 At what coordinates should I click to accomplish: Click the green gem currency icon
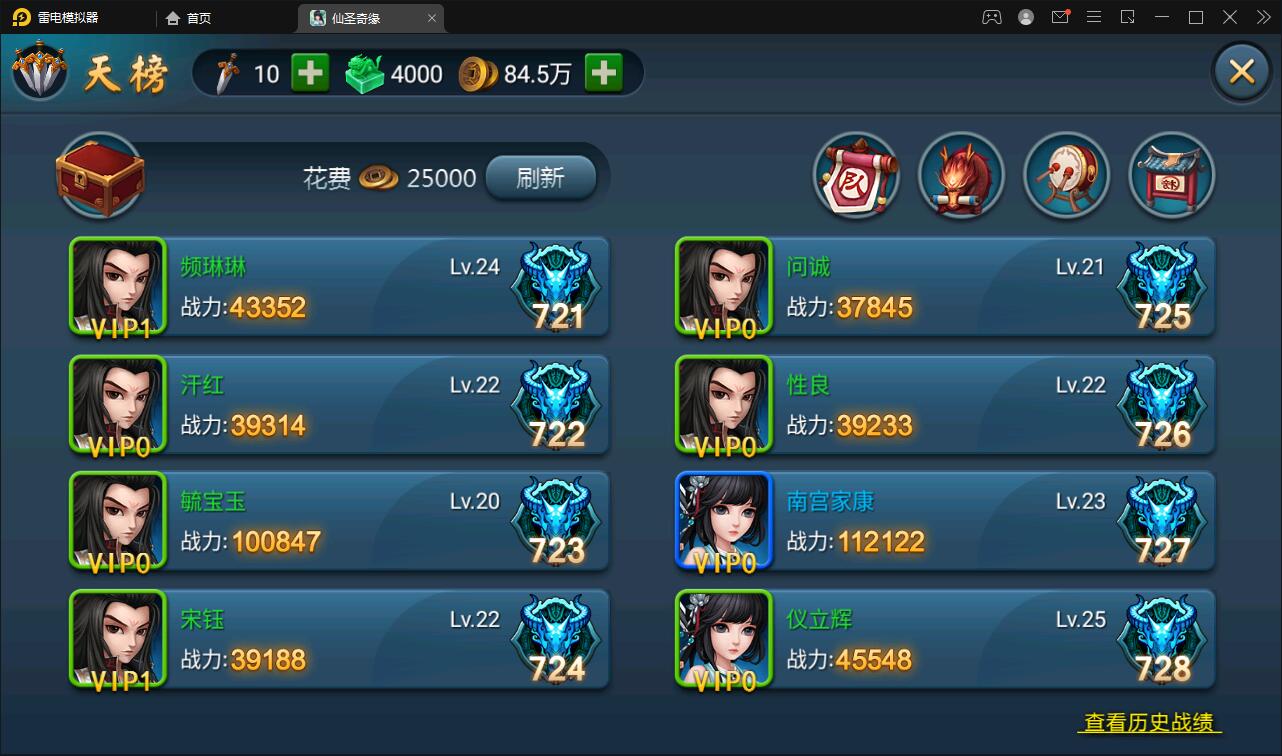click(364, 72)
